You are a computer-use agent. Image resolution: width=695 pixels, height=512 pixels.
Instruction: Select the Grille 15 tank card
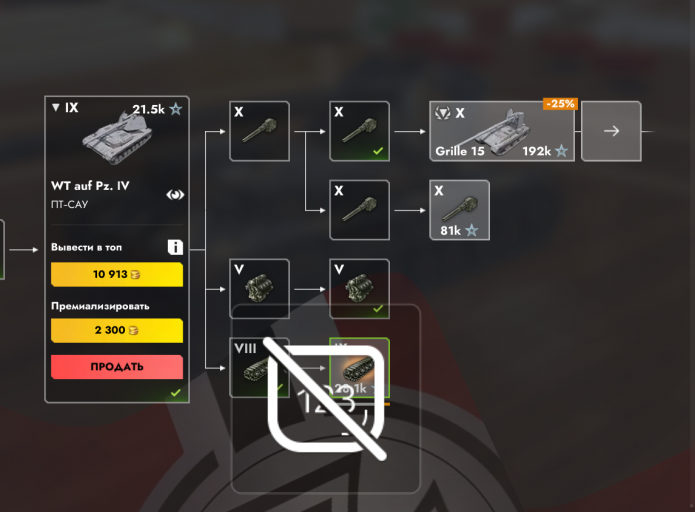tap(502, 131)
